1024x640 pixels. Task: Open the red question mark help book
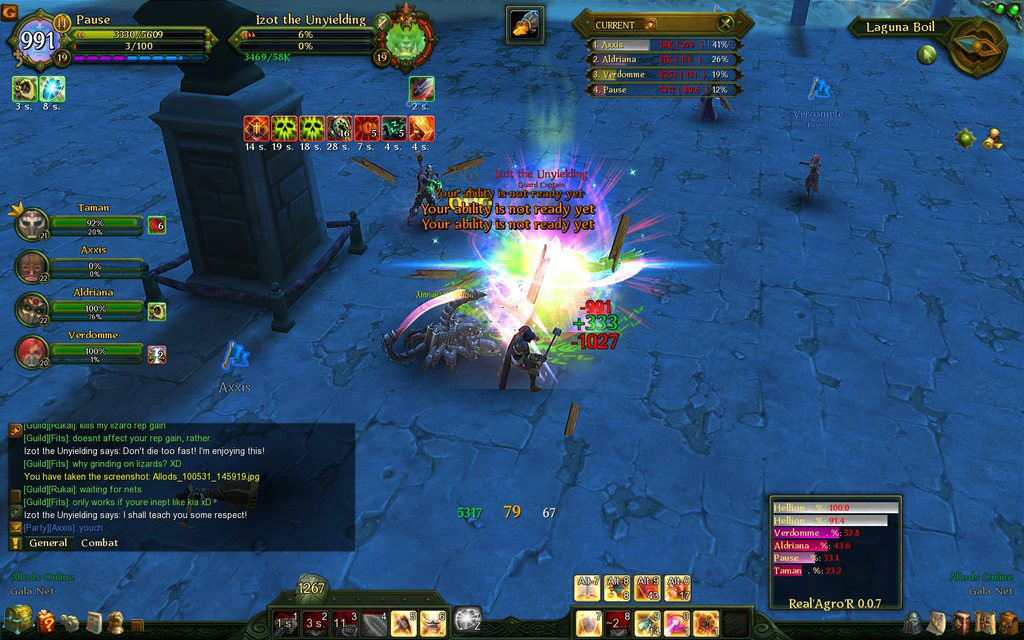46,622
